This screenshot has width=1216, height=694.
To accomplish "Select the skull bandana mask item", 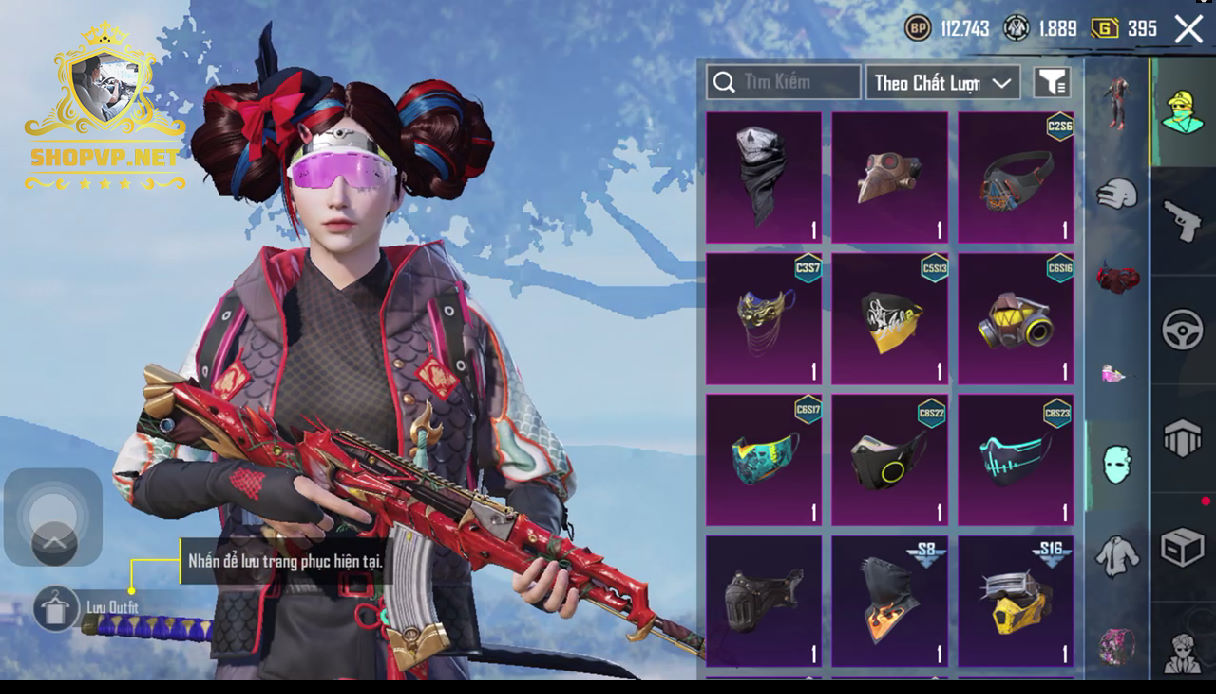I will (x=764, y=177).
